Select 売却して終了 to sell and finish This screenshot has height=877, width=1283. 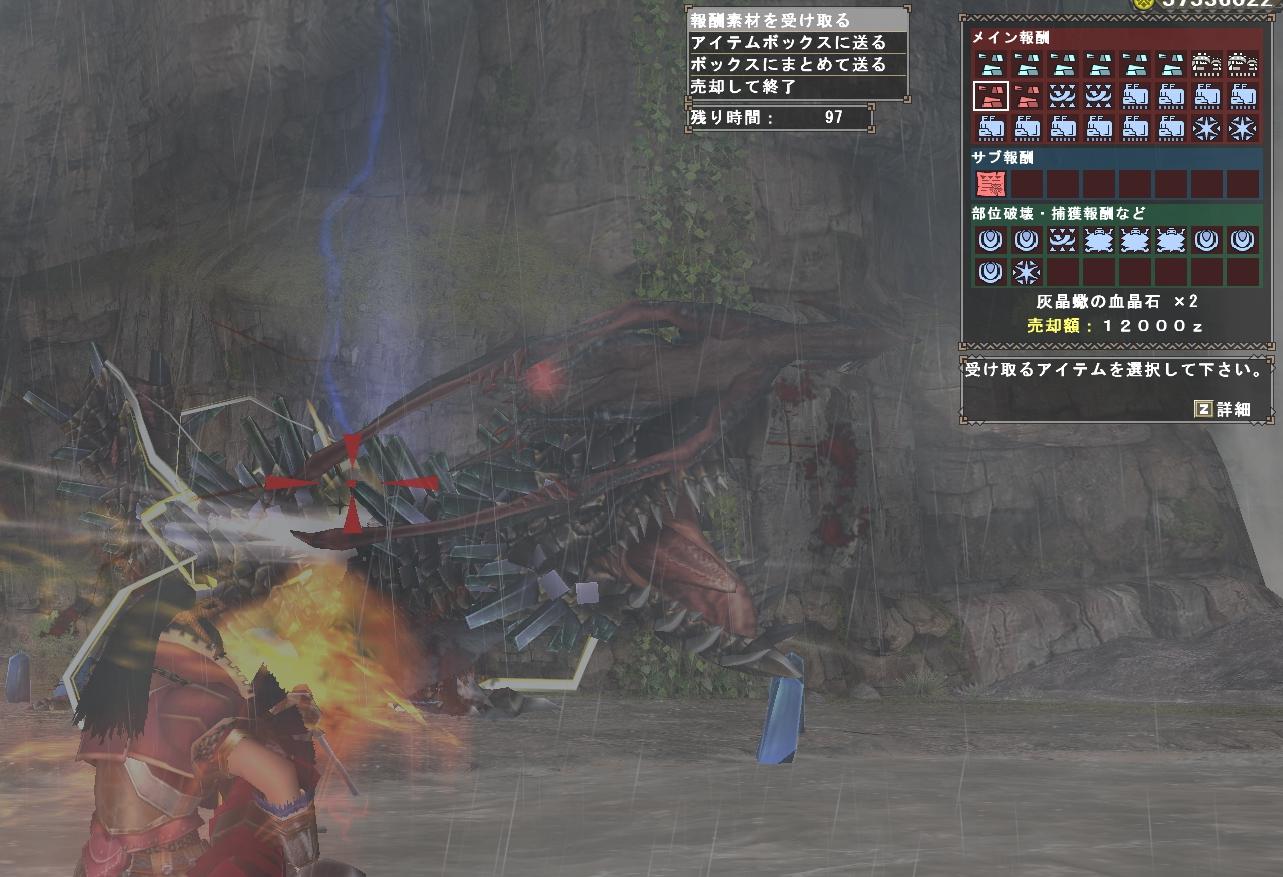click(743, 86)
